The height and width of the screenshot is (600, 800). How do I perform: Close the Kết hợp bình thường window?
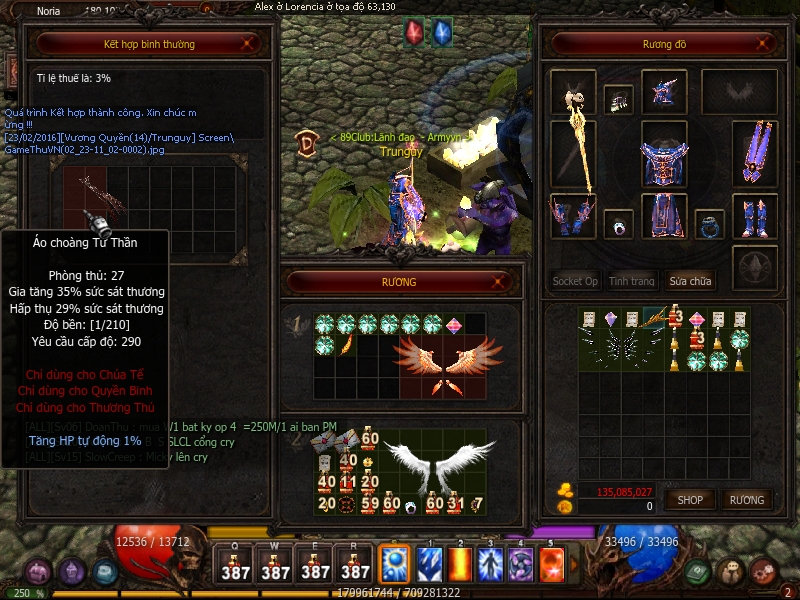pyautogui.click(x=250, y=44)
